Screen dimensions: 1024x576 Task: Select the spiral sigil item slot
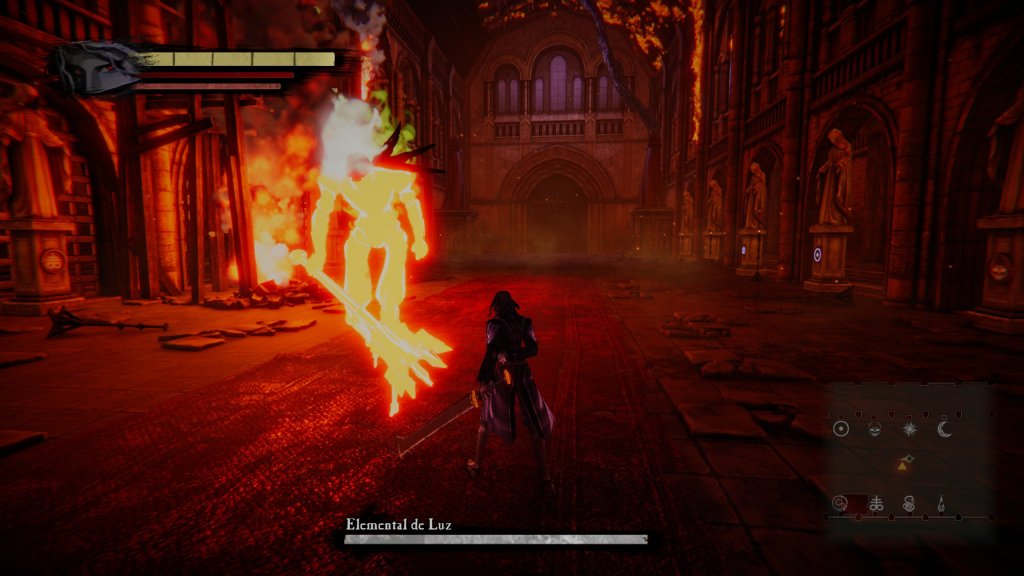pos(841,503)
